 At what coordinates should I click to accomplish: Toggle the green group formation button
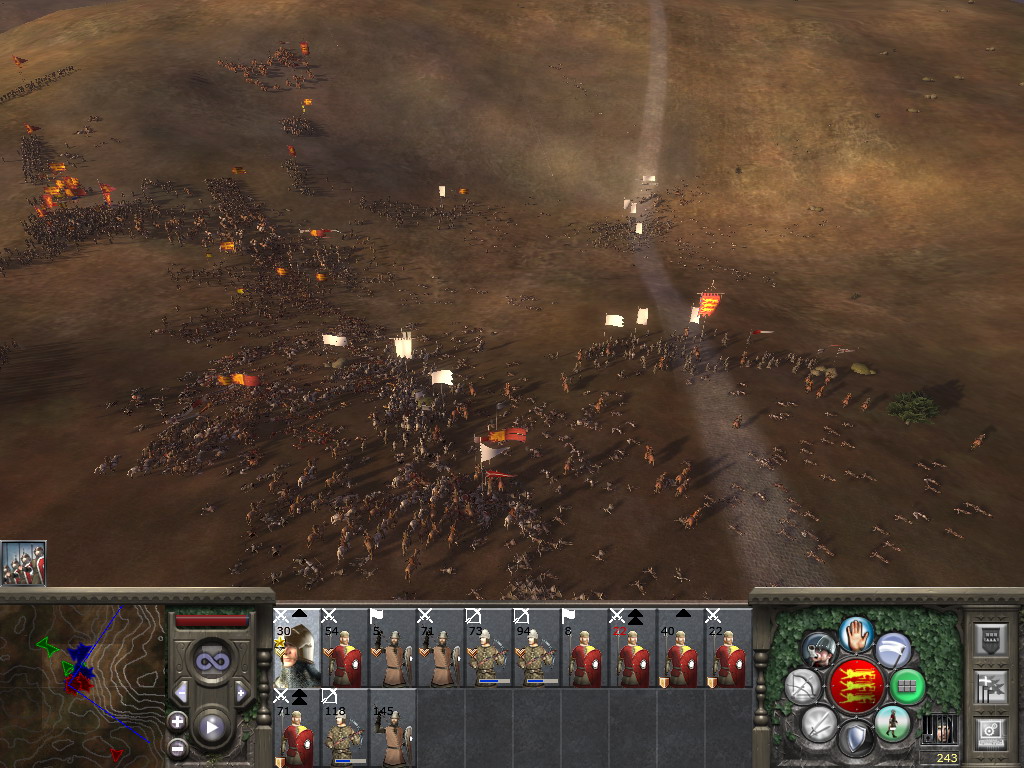907,687
